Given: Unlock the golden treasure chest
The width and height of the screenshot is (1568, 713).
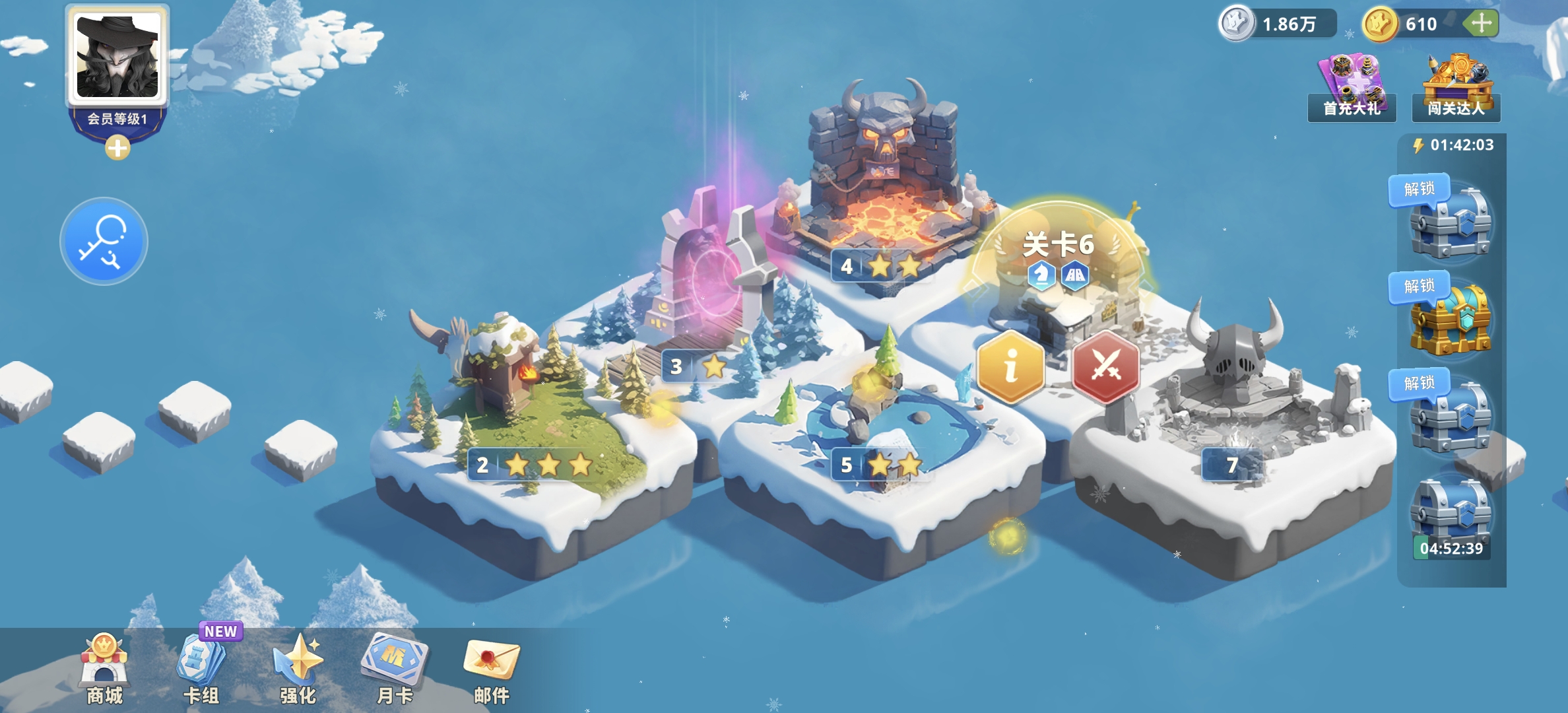Looking at the screenshot, I should point(1451,320).
